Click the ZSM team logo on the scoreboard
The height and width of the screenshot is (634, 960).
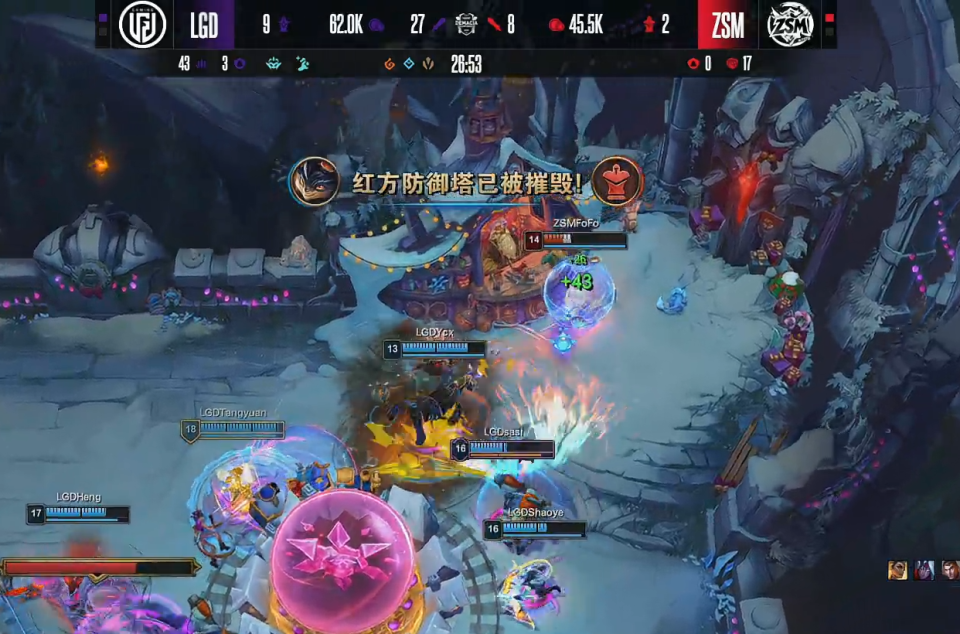point(790,25)
